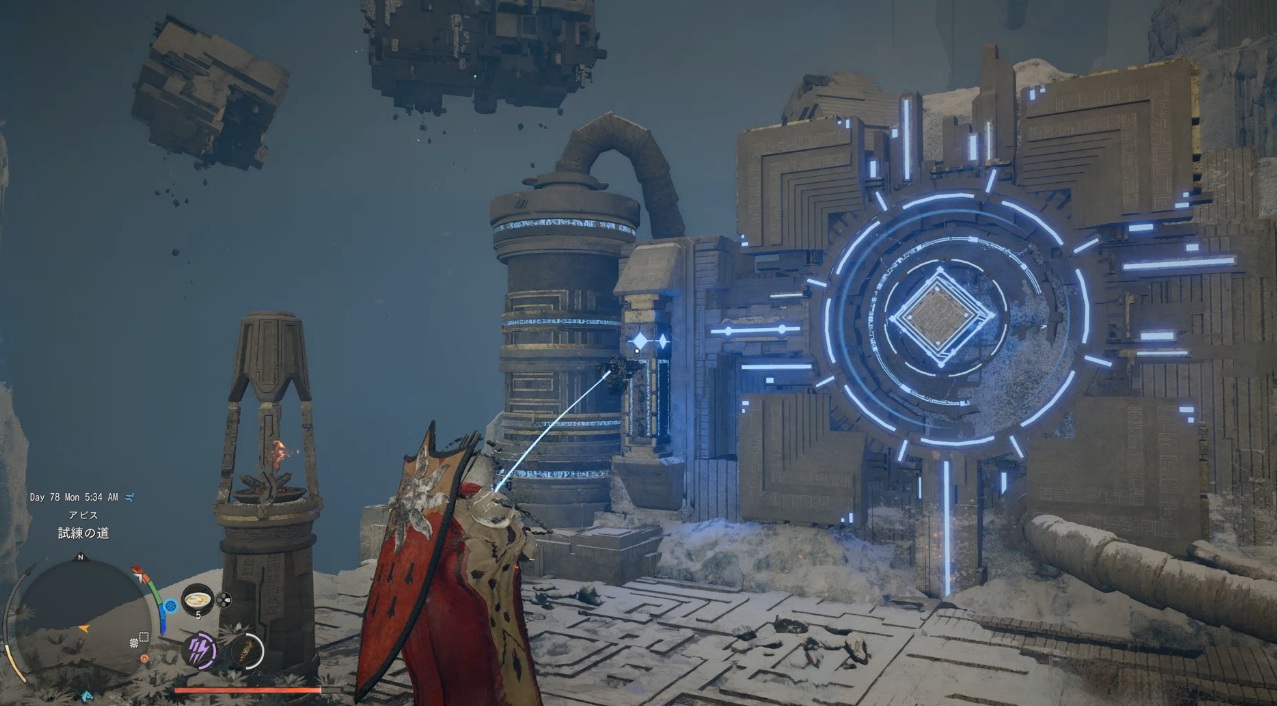The height and width of the screenshot is (706, 1277).
Task: Select the orange marker on minimap edge
Action: coord(146,659)
